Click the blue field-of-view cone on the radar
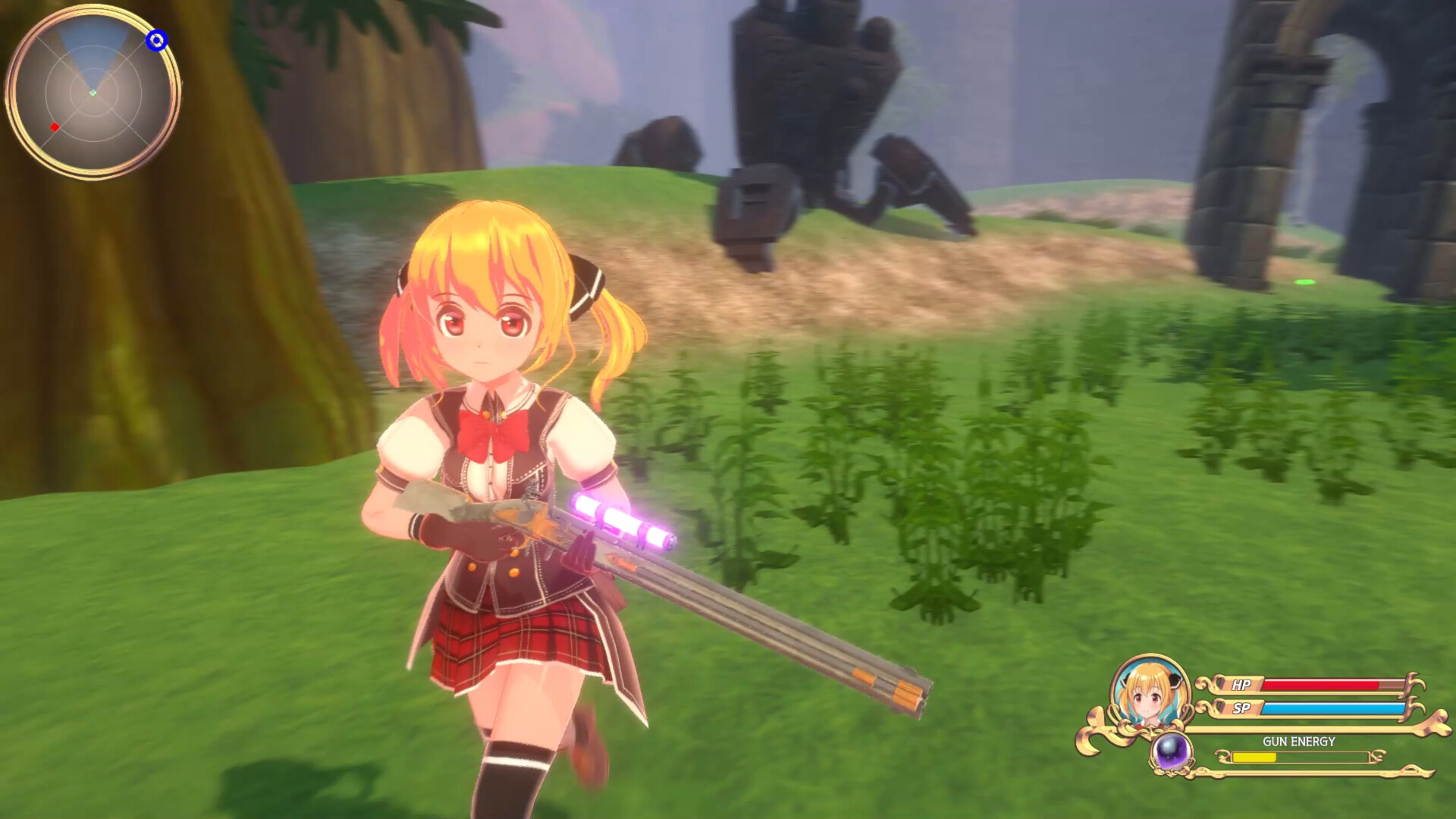The width and height of the screenshot is (1456, 819). [x=83, y=57]
